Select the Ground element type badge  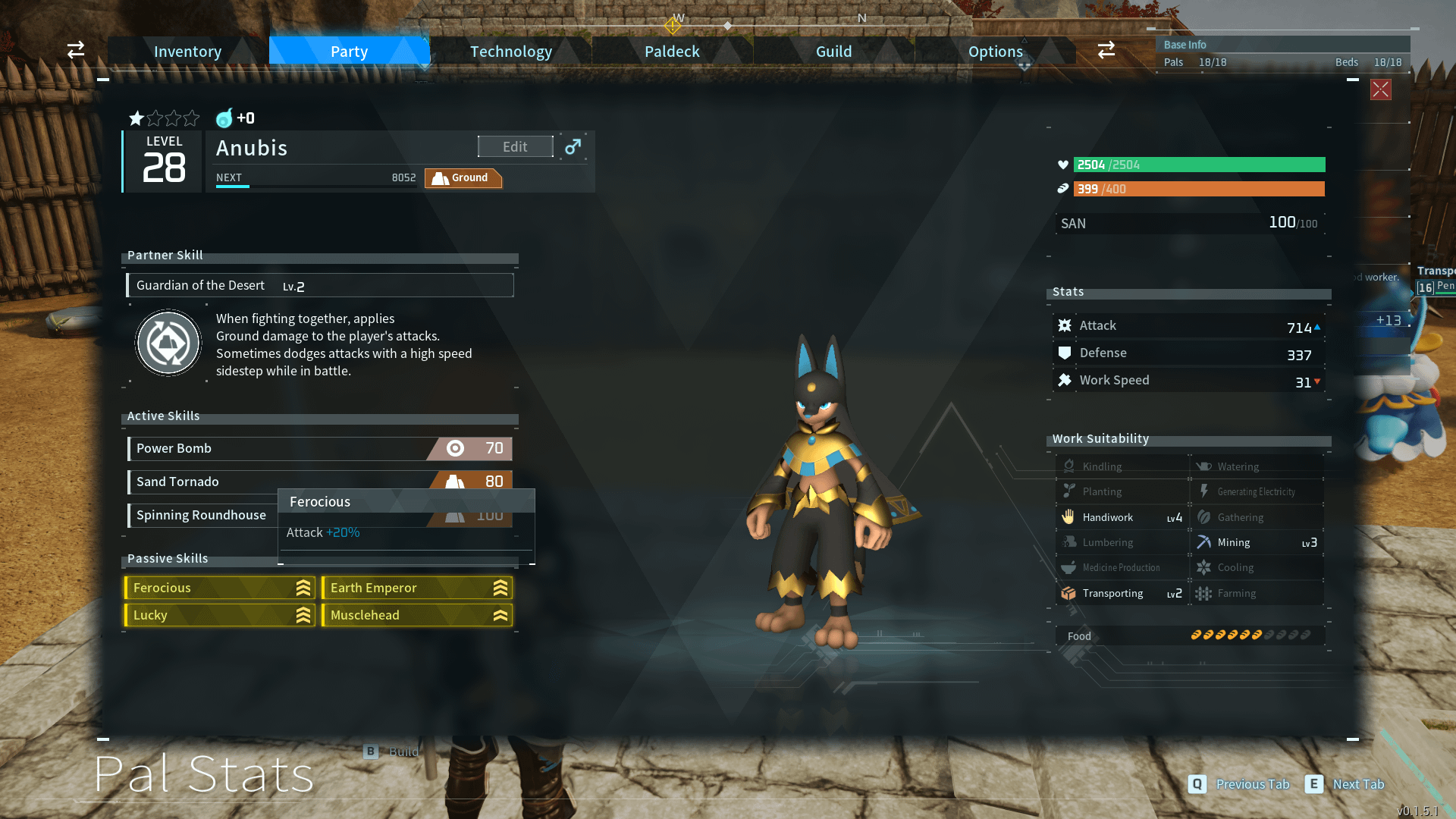463,178
